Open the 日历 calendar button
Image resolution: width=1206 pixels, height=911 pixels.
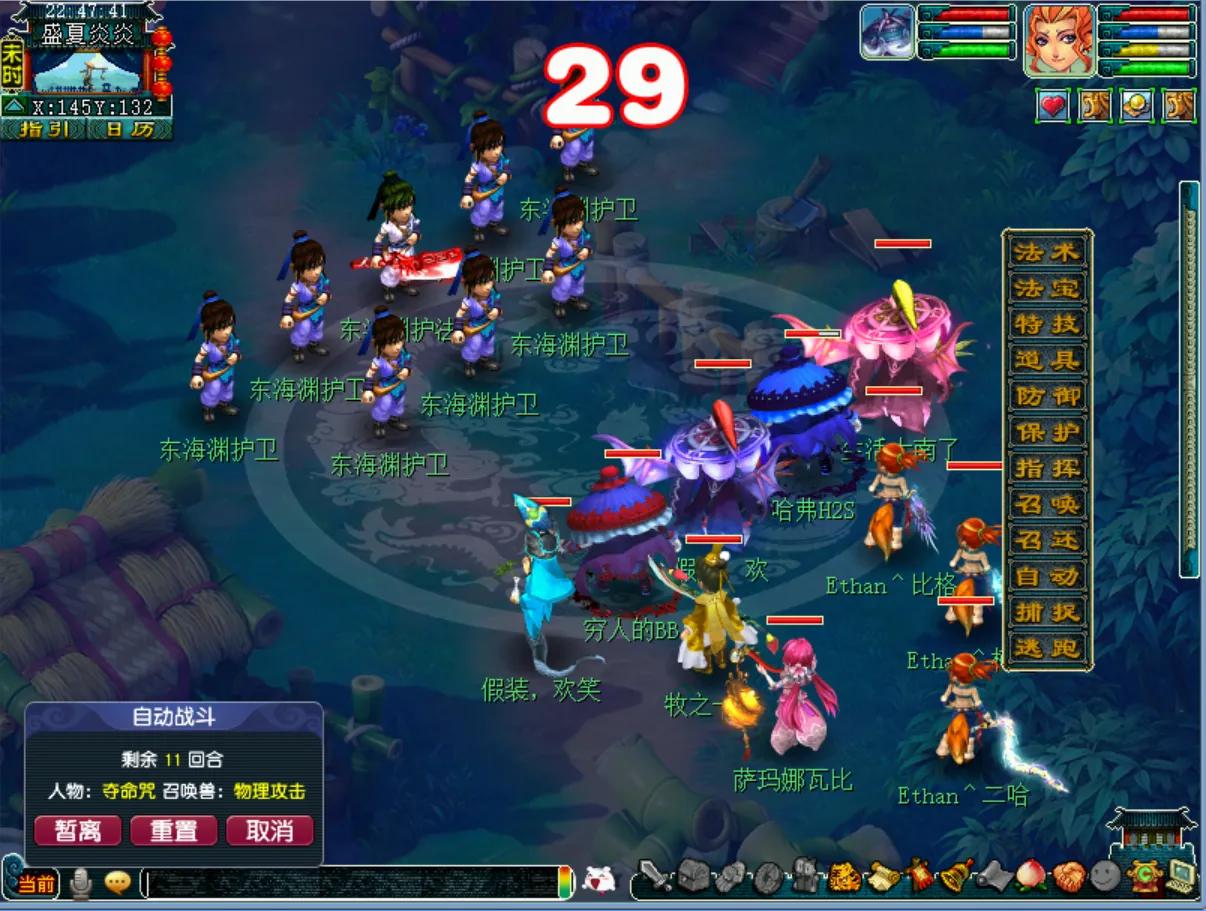129,130
